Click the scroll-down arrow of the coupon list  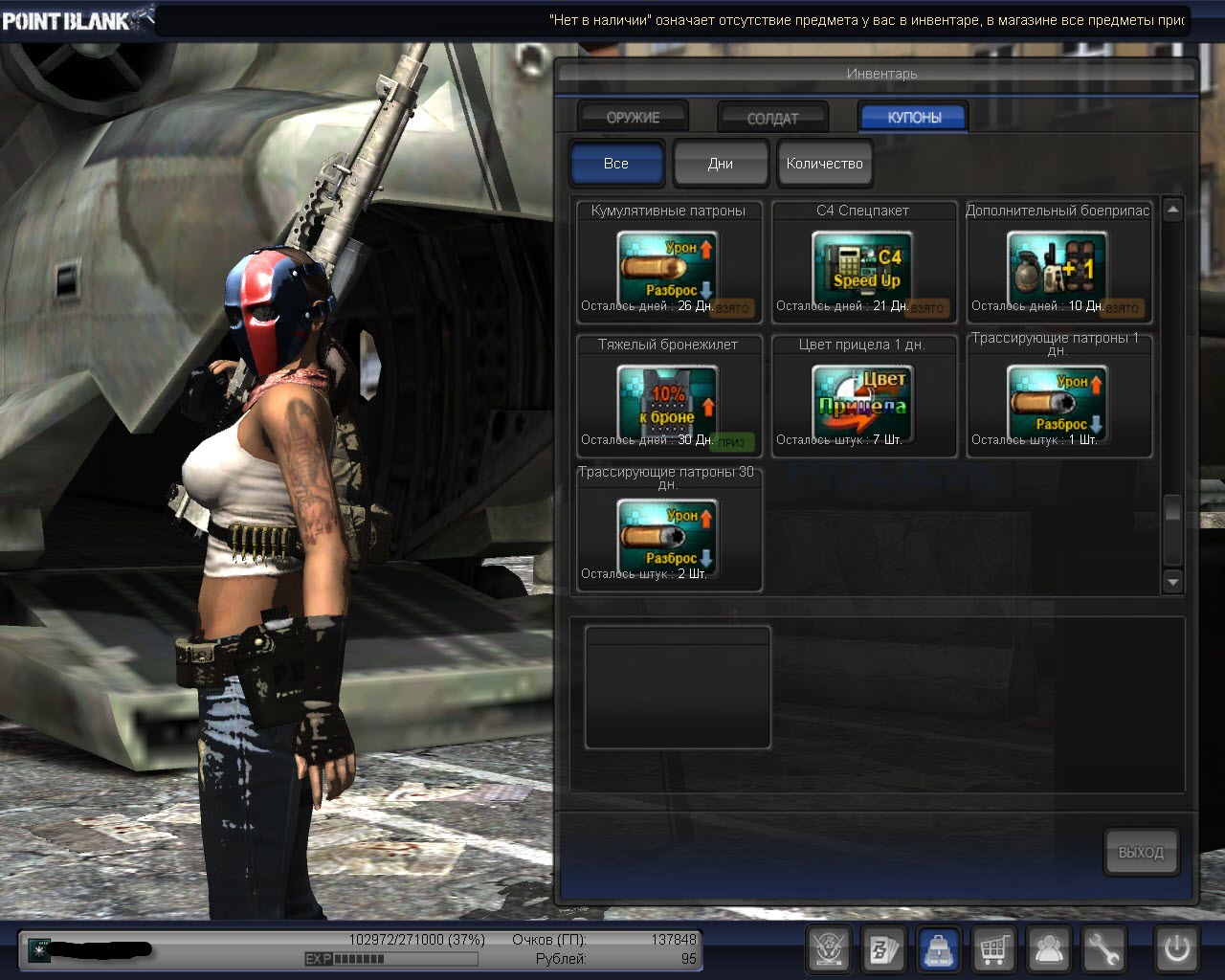click(x=1173, y=581)
